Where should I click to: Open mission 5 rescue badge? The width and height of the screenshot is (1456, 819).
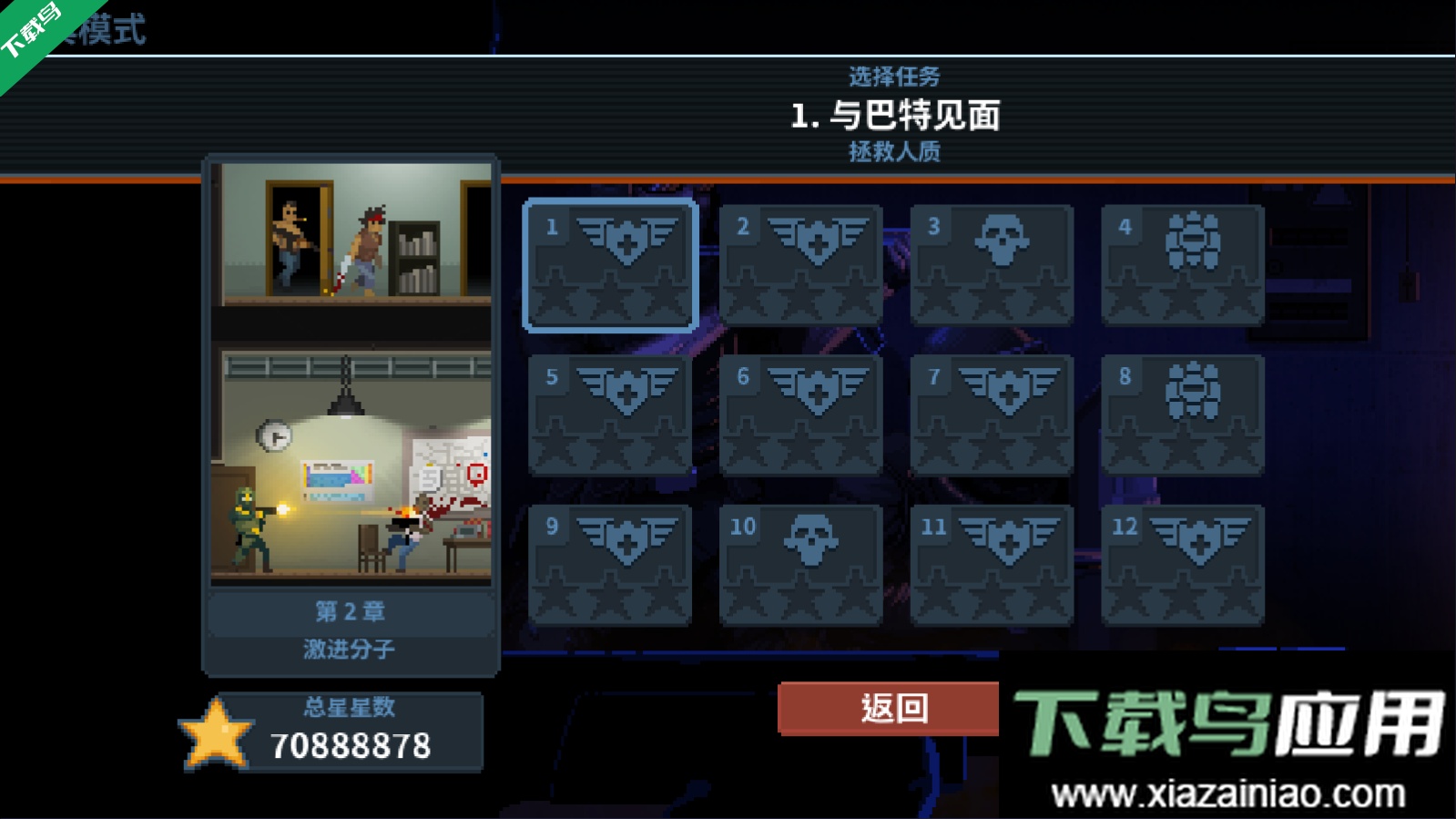tap(610, 412)
